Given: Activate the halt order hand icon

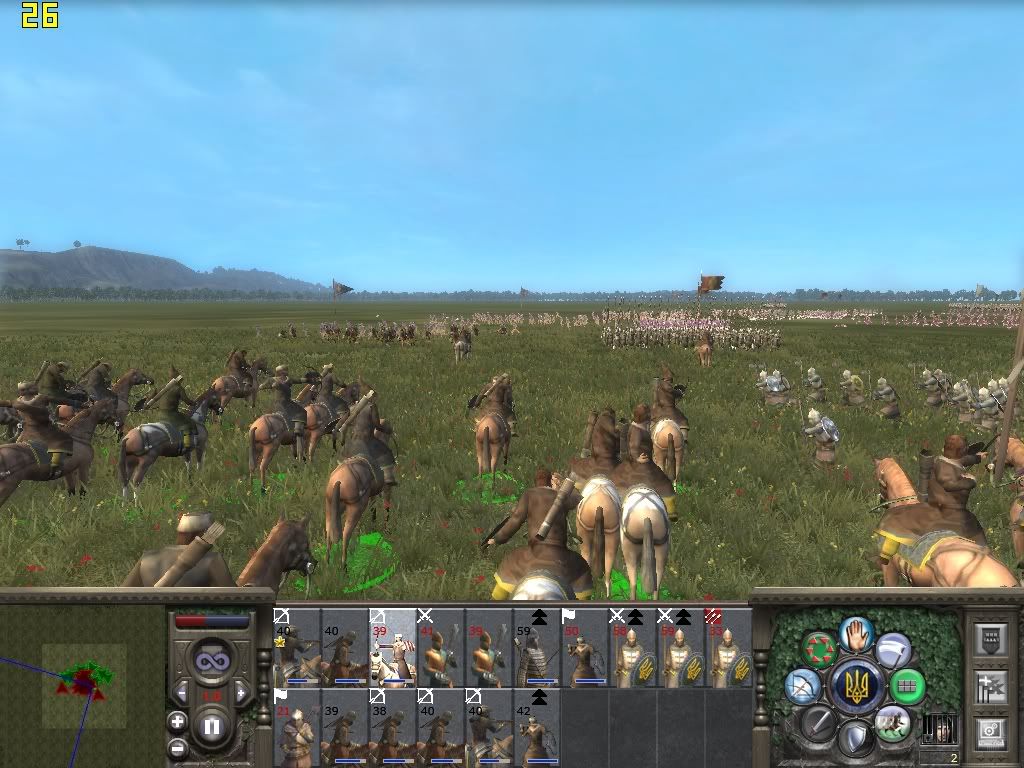Looking at the screenshot, I should pos(856,633).
